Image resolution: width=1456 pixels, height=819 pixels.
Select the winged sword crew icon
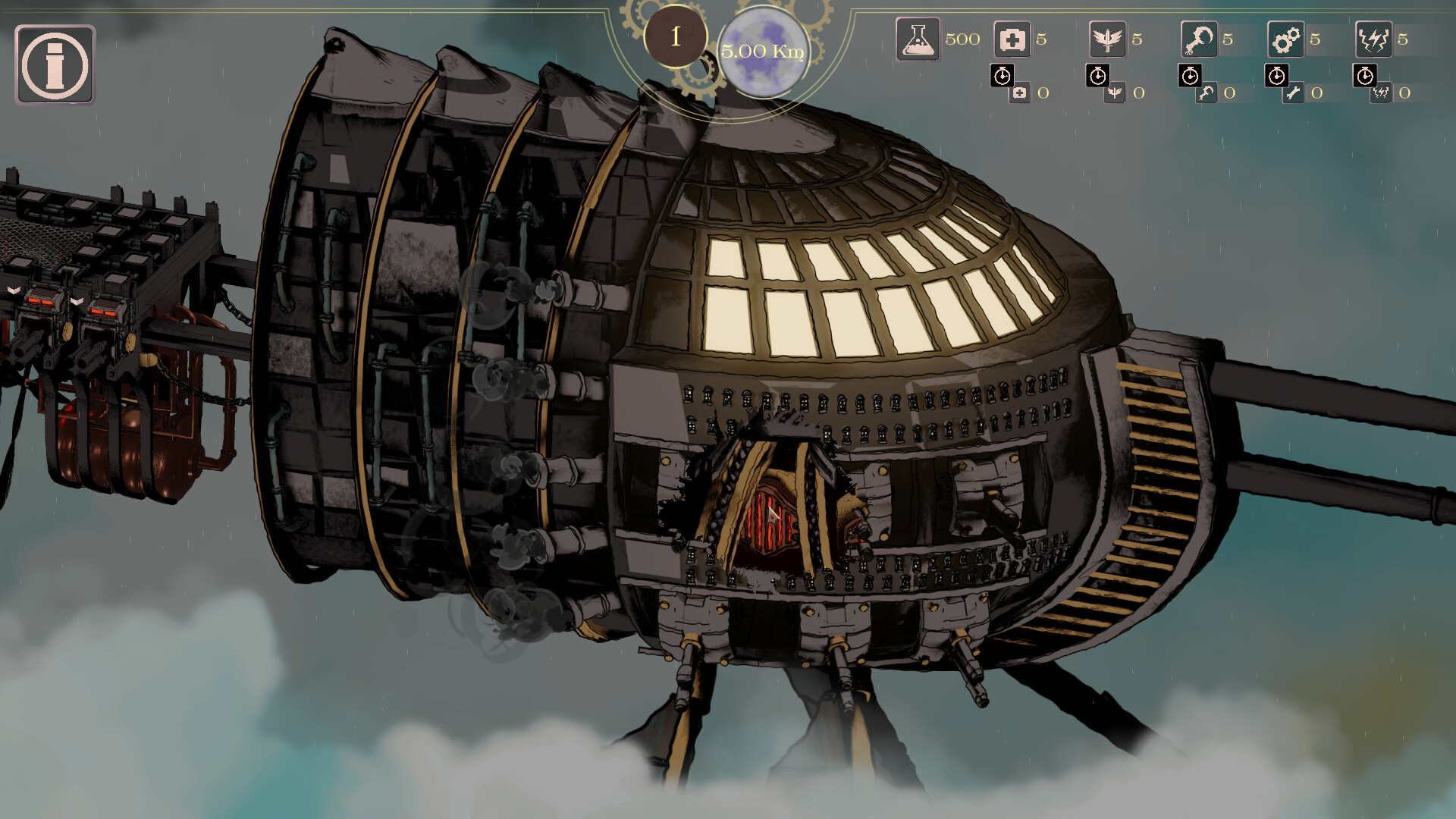(x=1107, y=39)
